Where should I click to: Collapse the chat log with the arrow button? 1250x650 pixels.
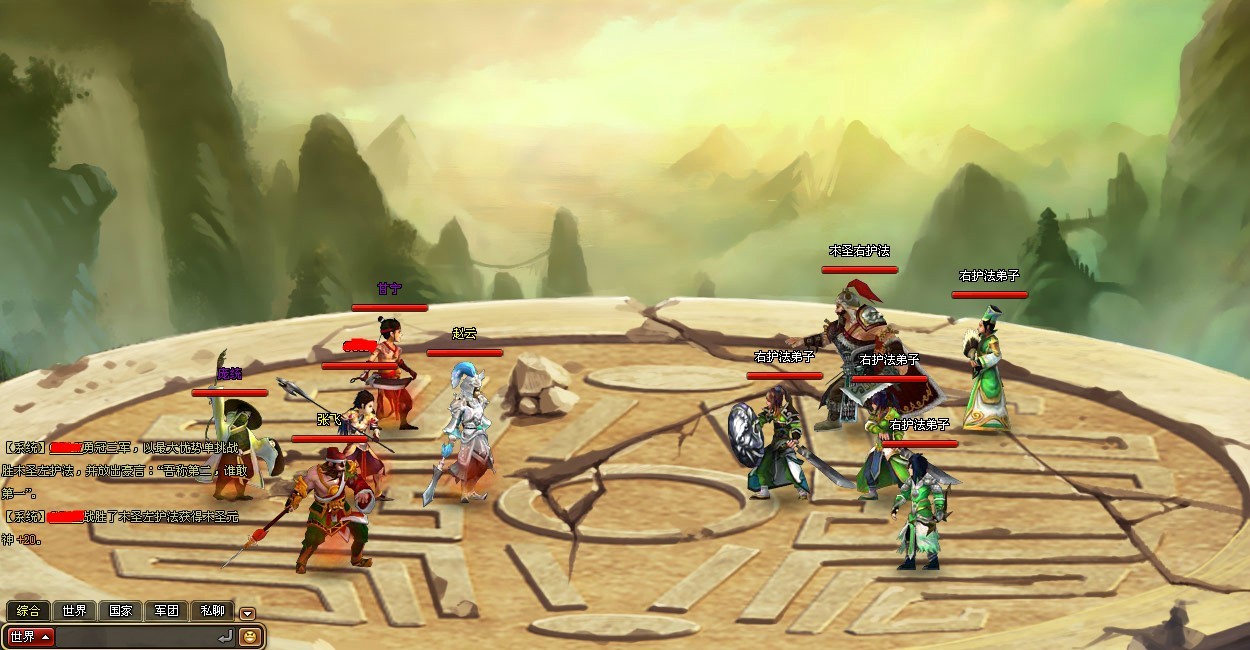[247, 613]
